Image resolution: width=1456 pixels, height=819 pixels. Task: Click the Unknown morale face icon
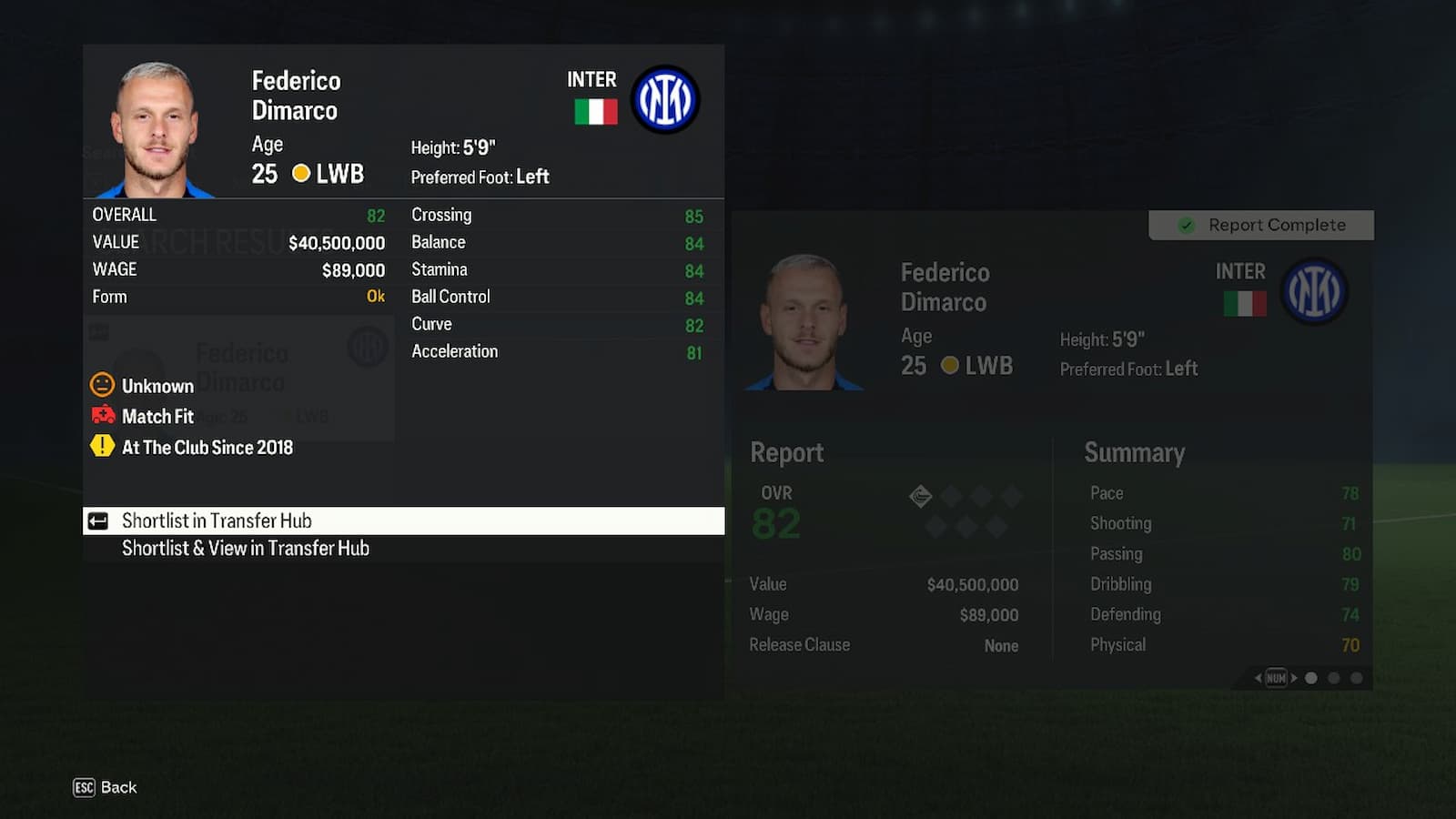pos(102,386)
